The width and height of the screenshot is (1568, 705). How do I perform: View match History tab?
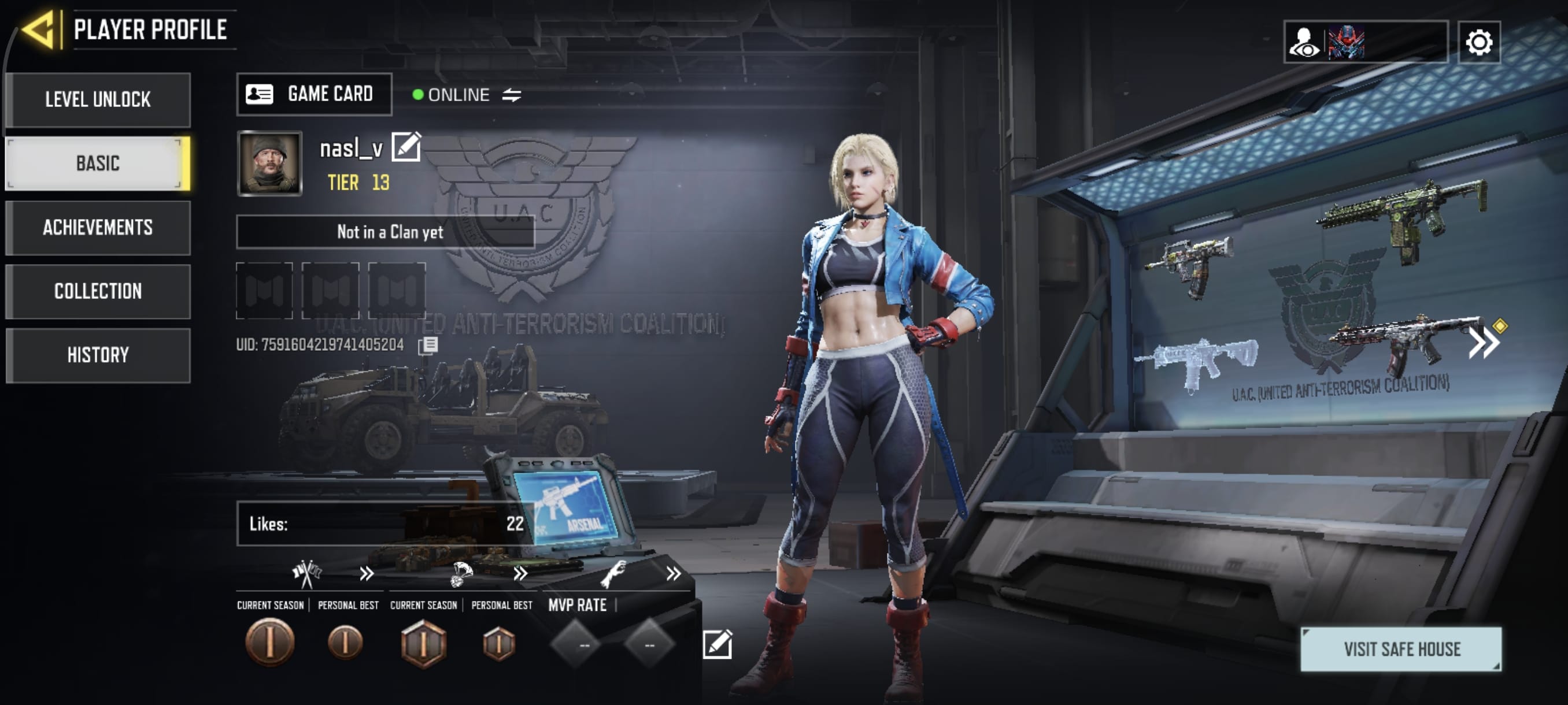coord(97,355)
